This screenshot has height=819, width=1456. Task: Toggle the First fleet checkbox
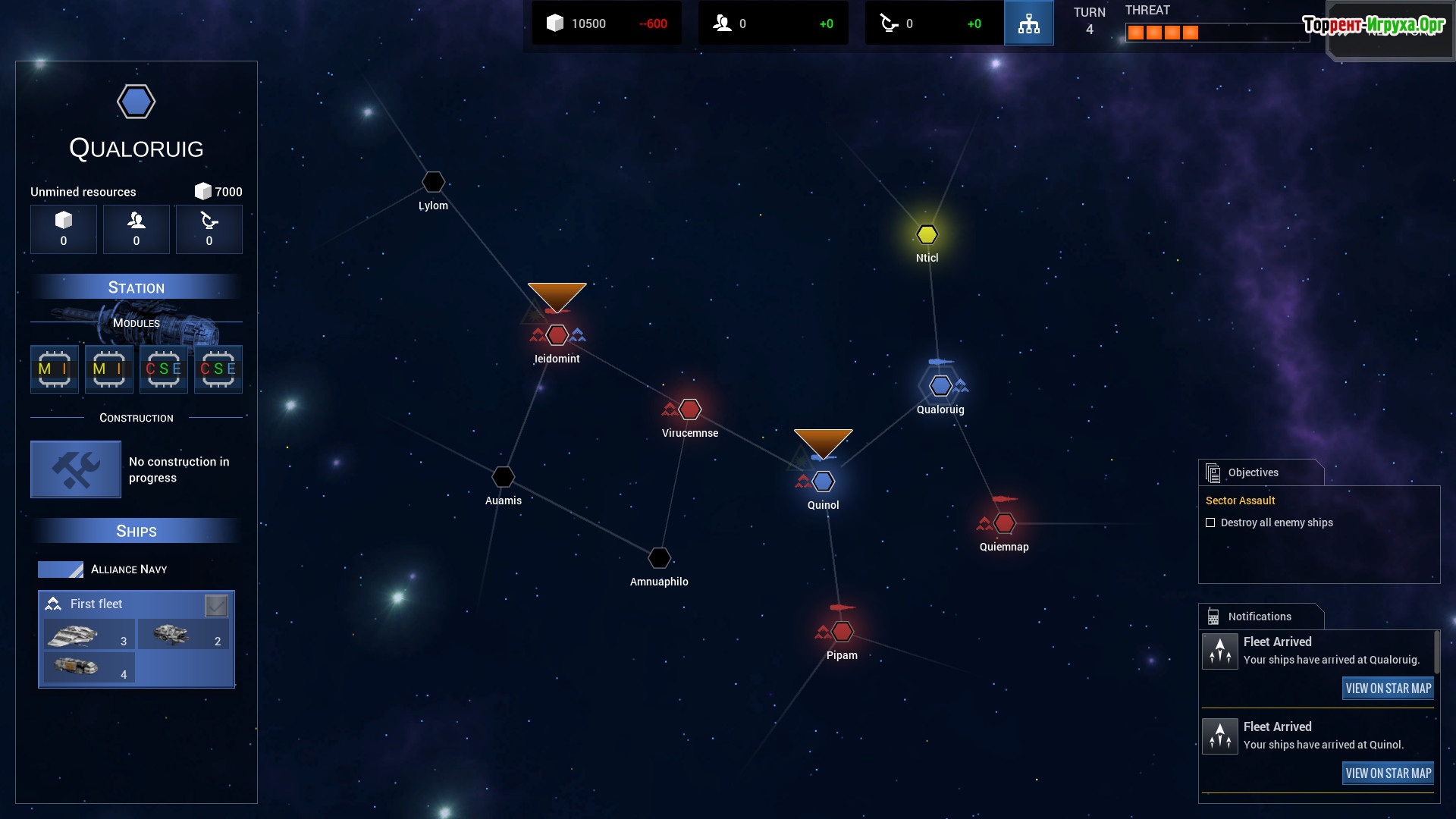216,605
